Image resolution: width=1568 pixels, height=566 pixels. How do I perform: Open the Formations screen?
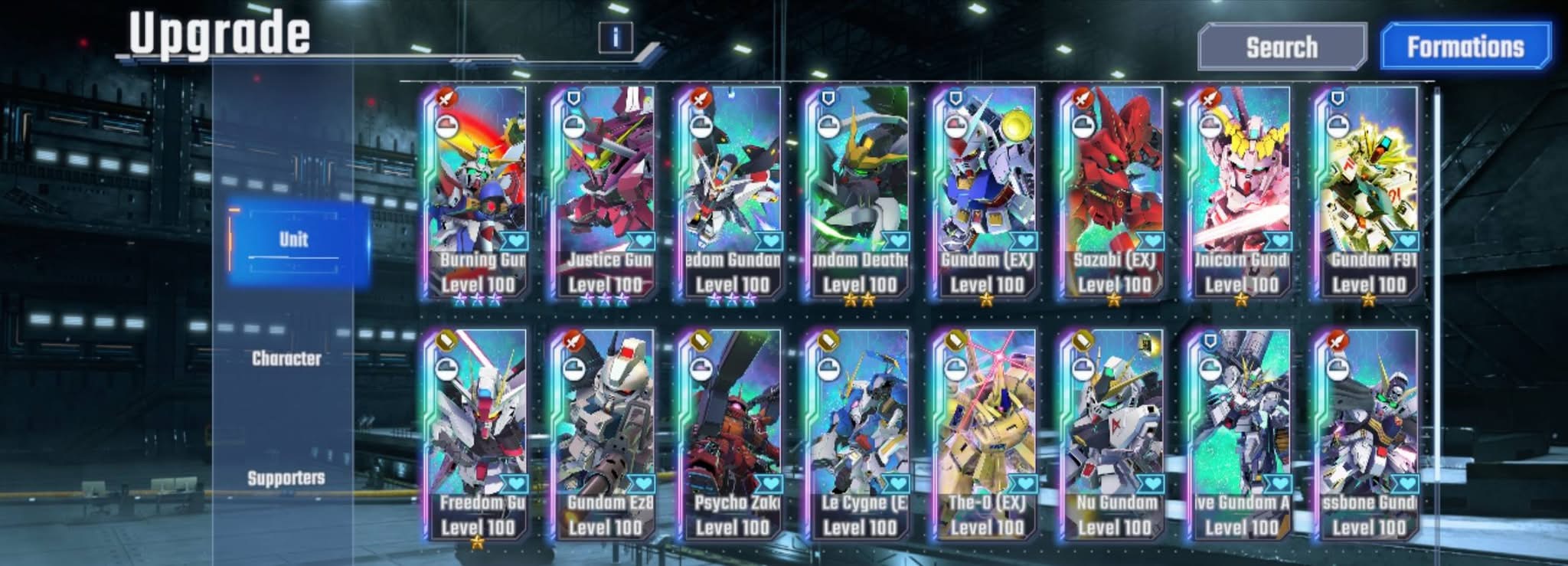pyautogui.click(x=1465, y=47)
